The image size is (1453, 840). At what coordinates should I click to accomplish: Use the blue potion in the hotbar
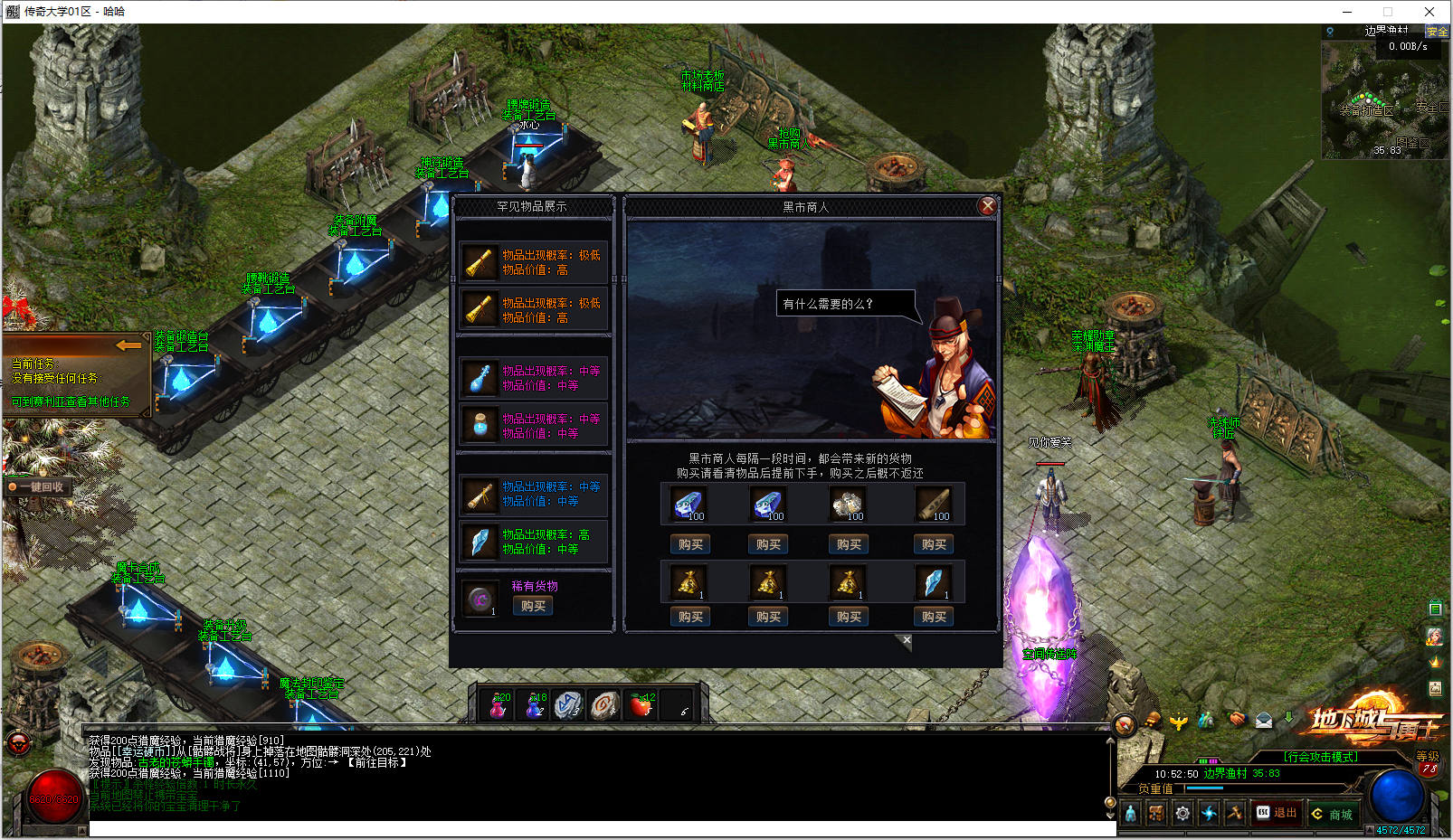click(x=535, y=704)
